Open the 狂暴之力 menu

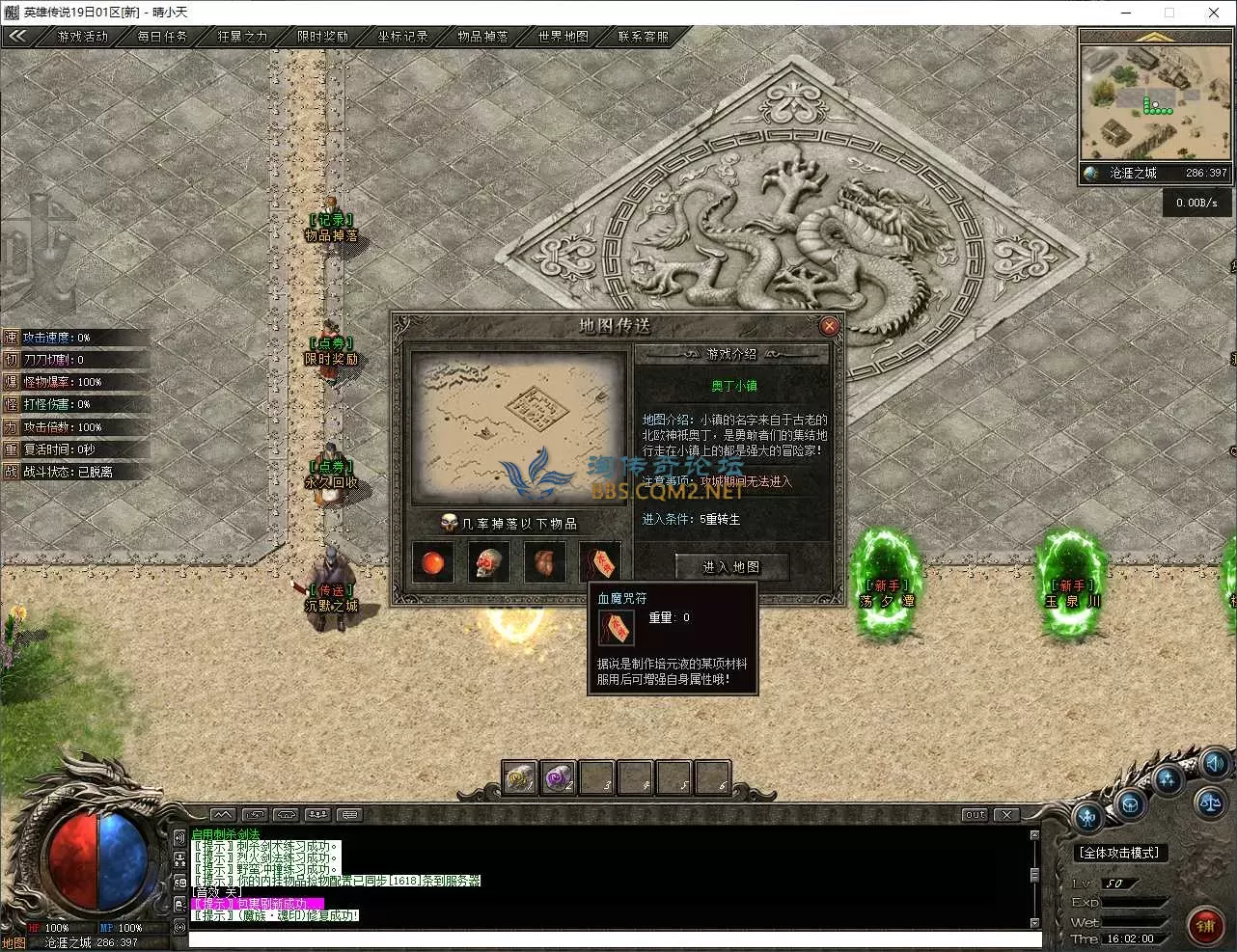point(242,37)
